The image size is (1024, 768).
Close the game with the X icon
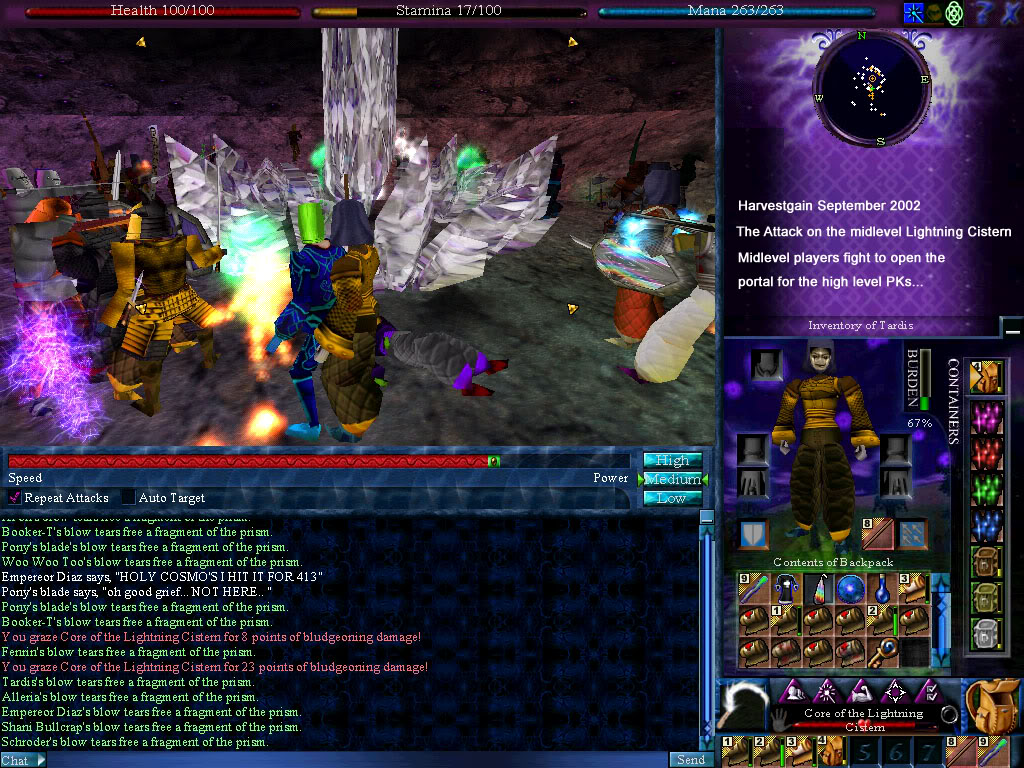[1010, 13]
